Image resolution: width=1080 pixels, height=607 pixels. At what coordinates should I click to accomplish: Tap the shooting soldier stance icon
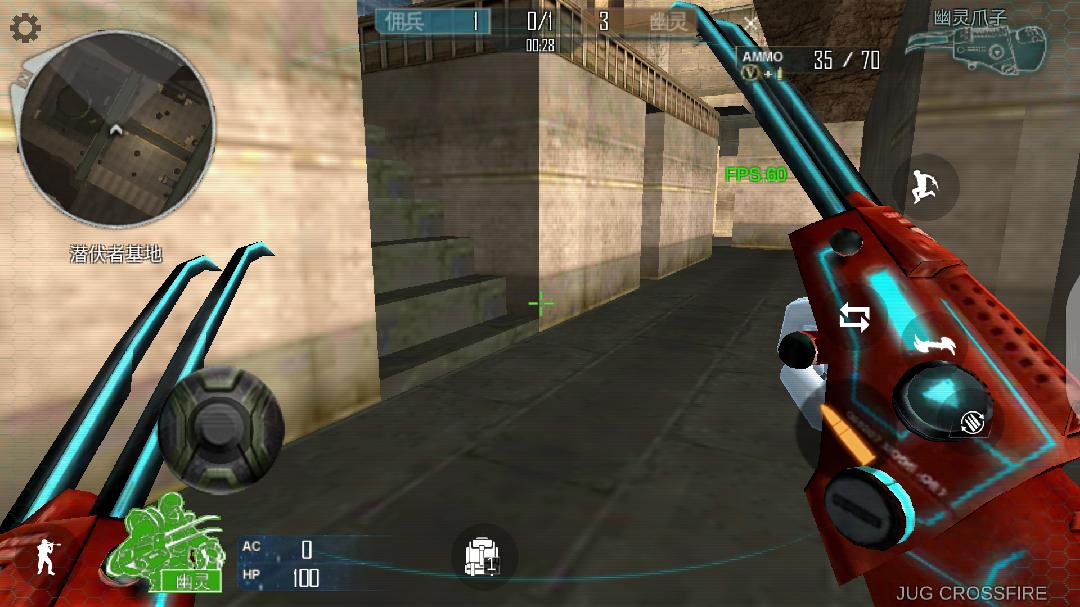[45, 556]
